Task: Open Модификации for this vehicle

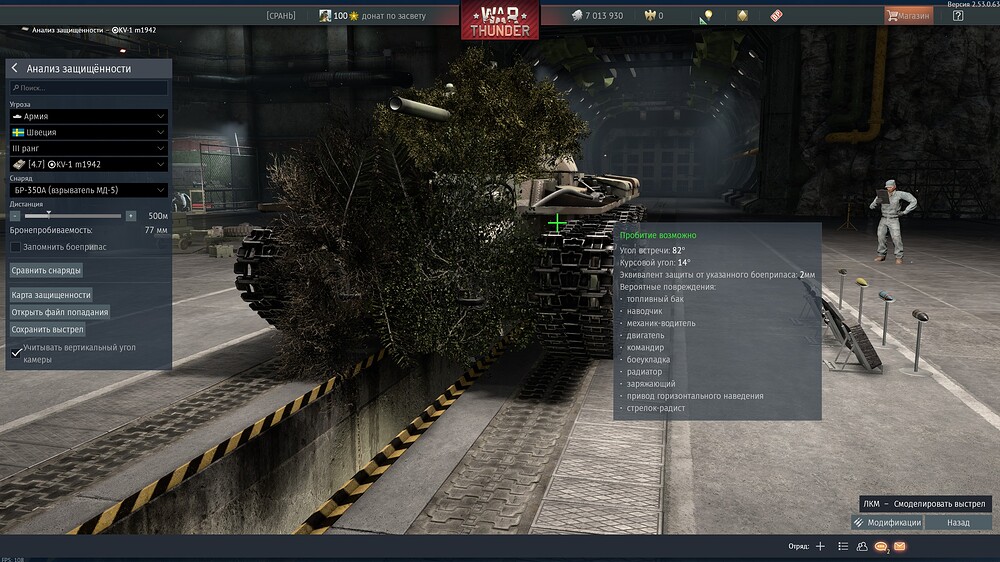Action: point(887,523)
